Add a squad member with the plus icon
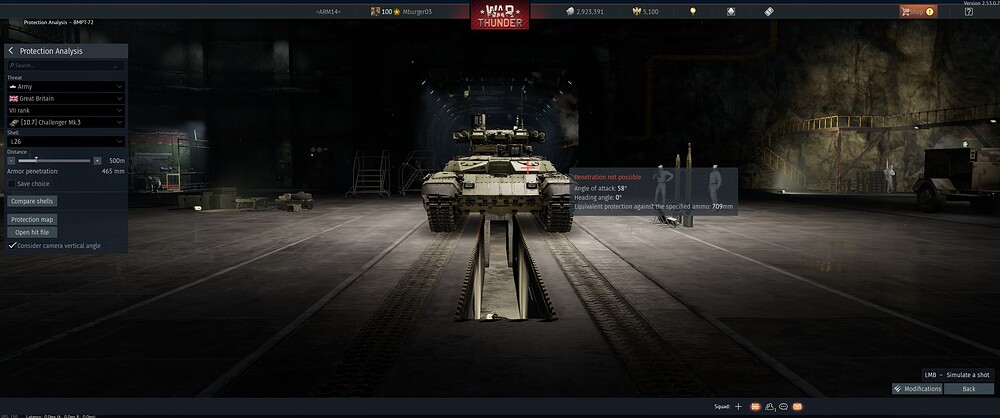This screenshot has height=418, width=1000. (738, 407)
